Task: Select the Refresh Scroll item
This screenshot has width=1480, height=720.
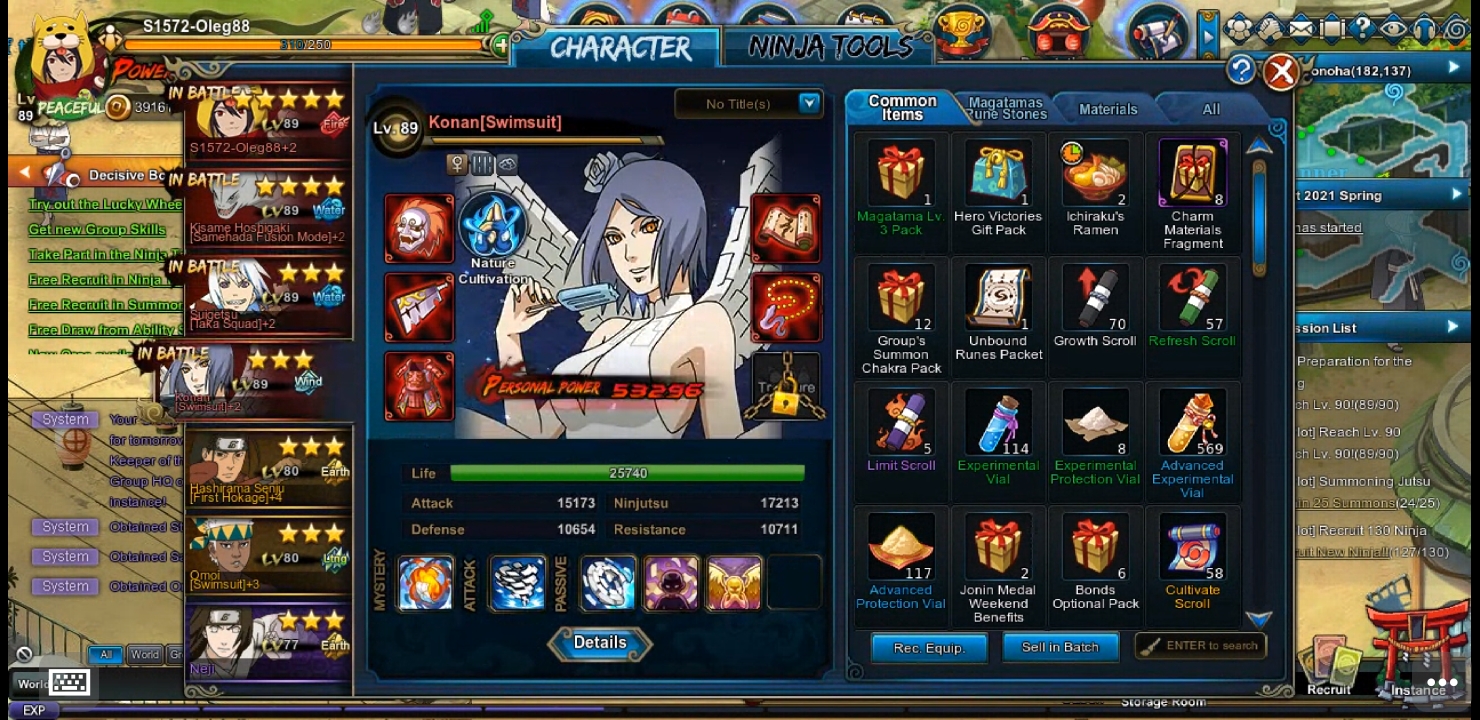Action: (1192, 298)
